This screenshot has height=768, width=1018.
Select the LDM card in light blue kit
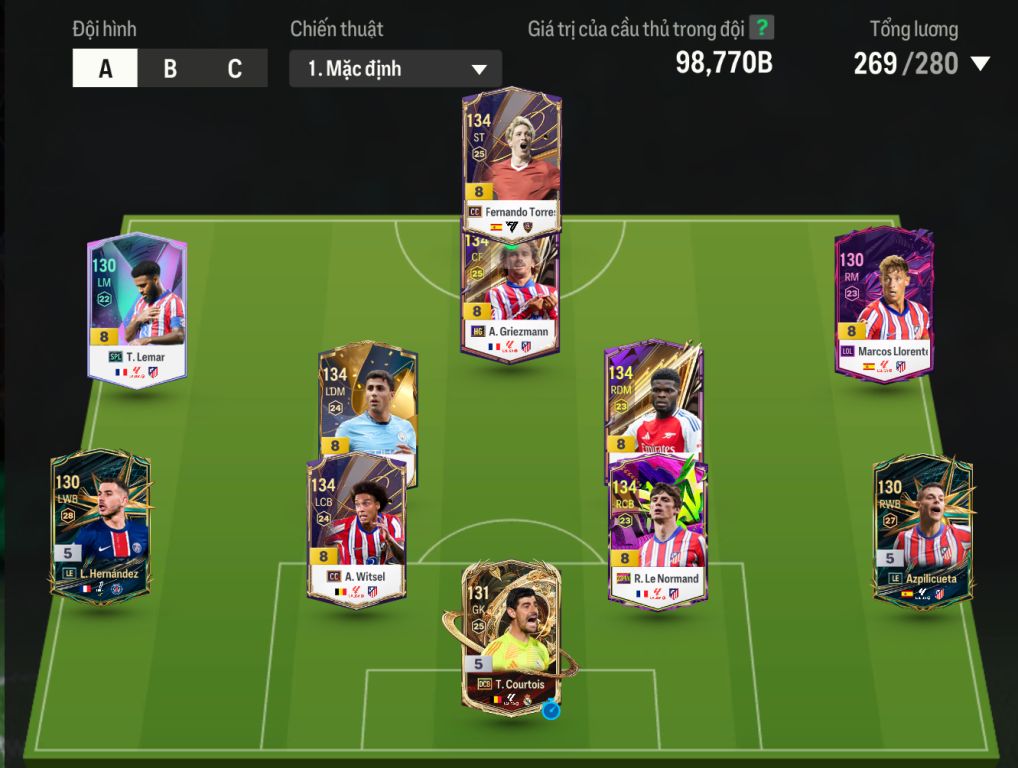pyautogui.click(x=367, y=400)
